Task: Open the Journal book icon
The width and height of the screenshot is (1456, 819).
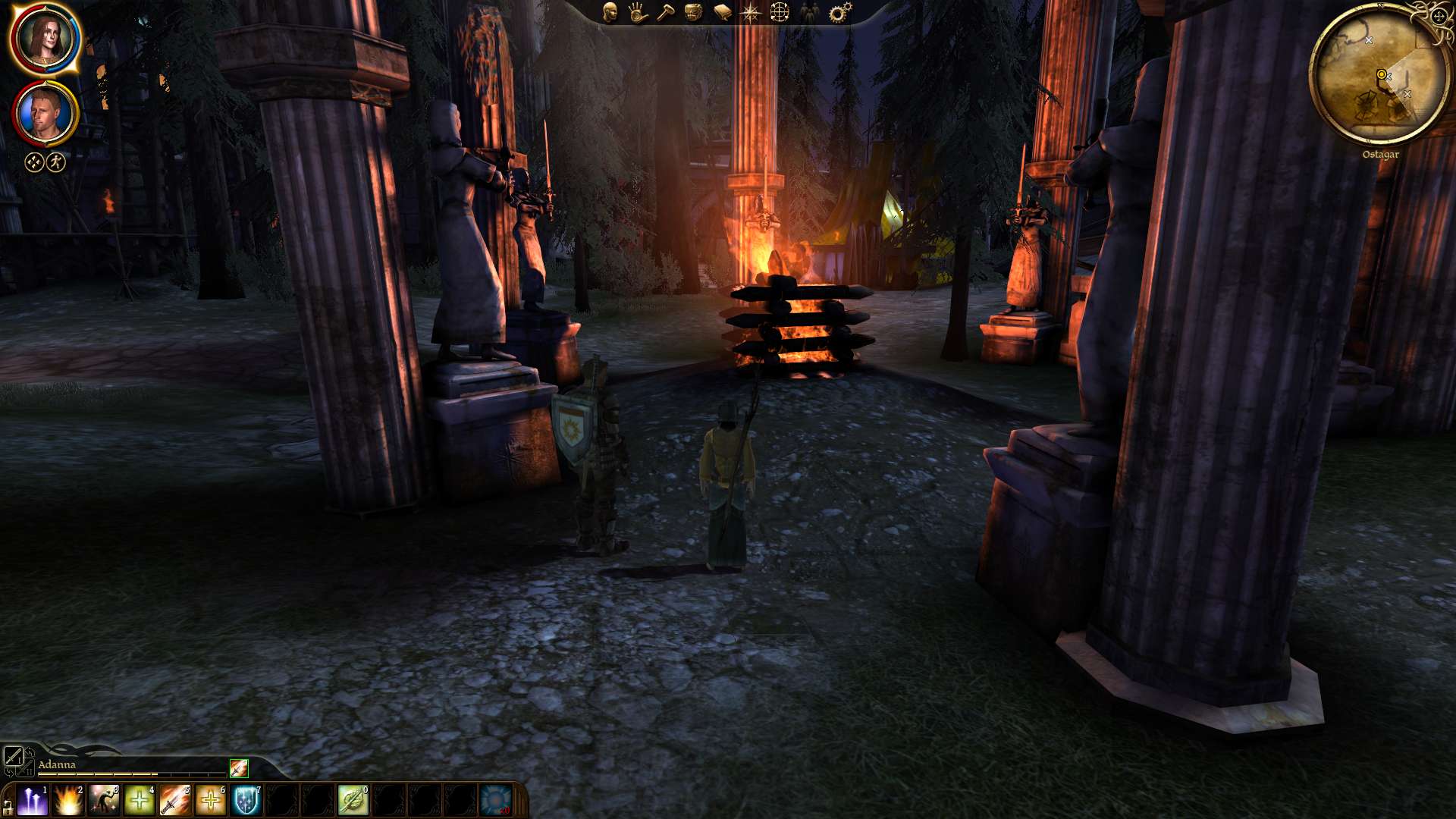Action: click(x=722, y=11)
